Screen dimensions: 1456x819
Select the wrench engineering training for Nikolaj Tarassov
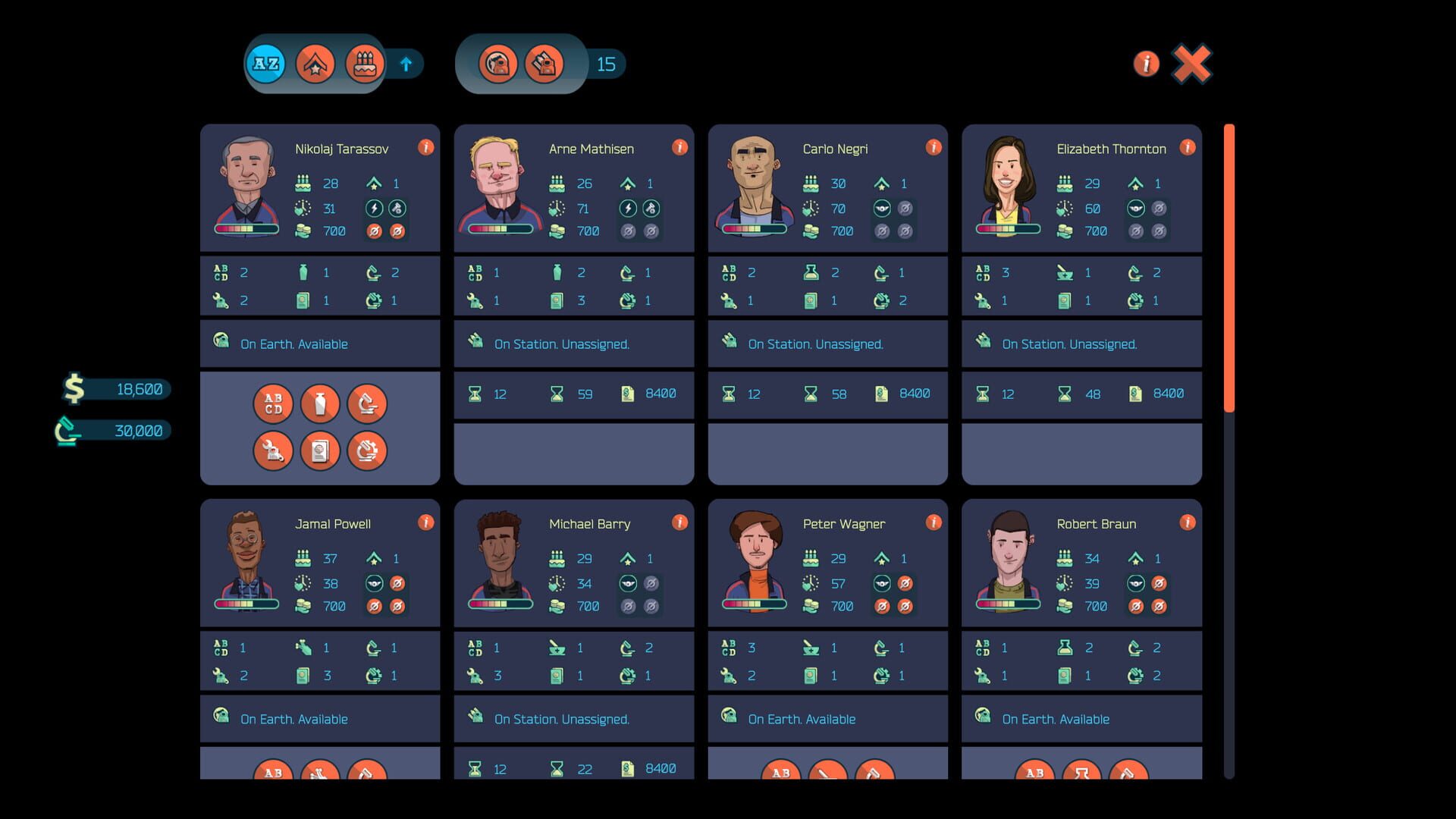tap(273, 451)
